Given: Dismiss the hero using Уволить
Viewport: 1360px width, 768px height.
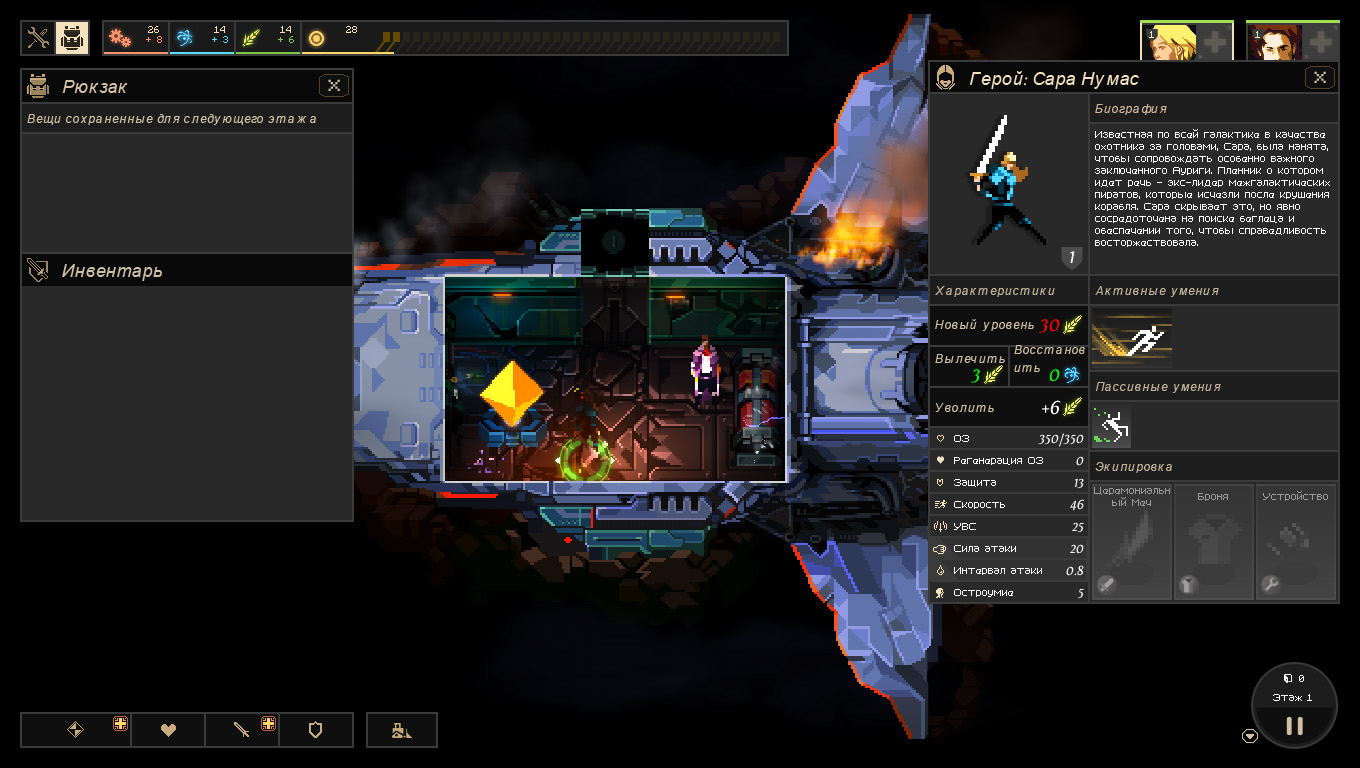Looking at the screenshot, I should [x=1008, y=408].
